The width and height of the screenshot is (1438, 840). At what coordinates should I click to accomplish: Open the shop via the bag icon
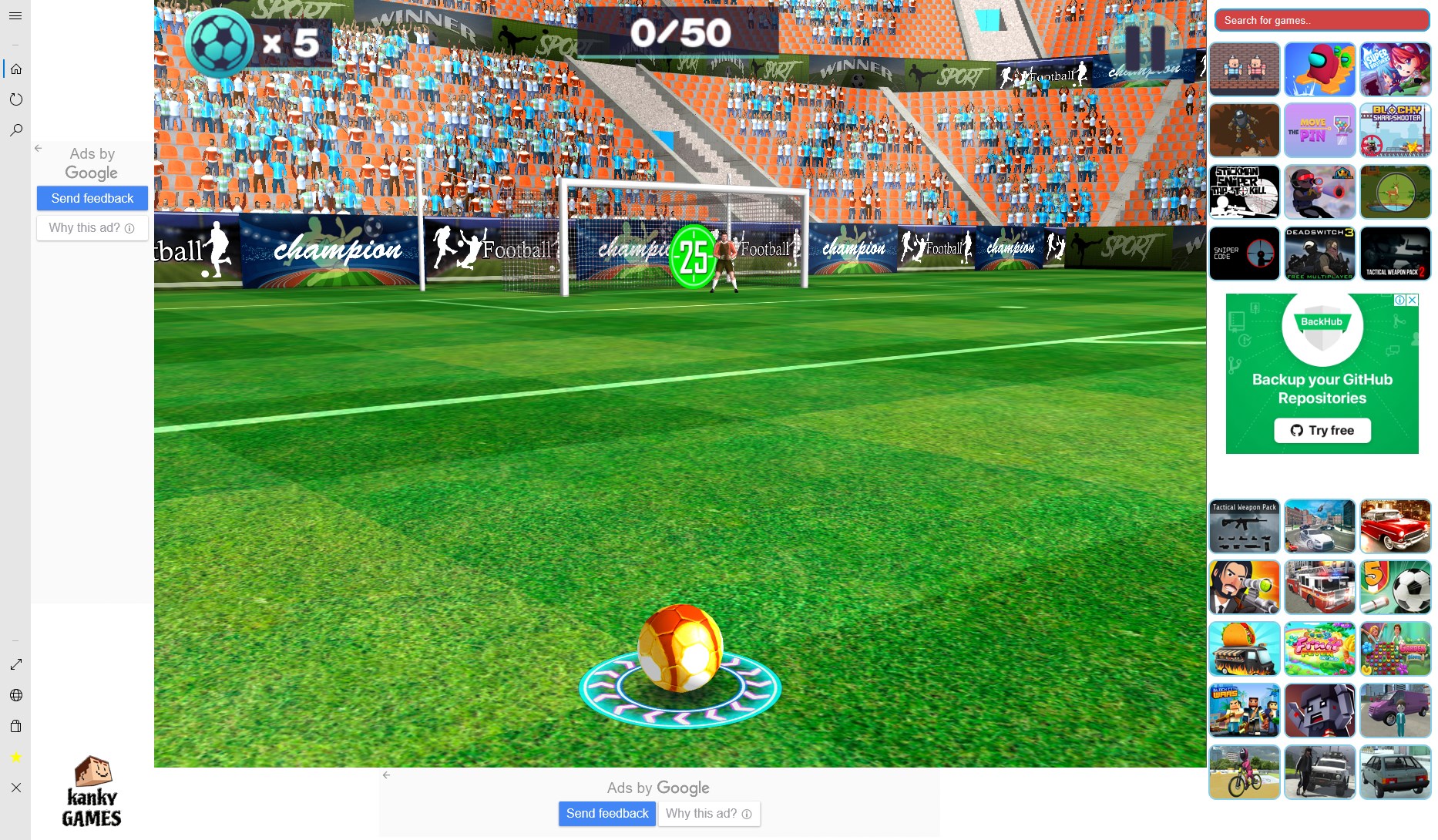coord(17,726)
